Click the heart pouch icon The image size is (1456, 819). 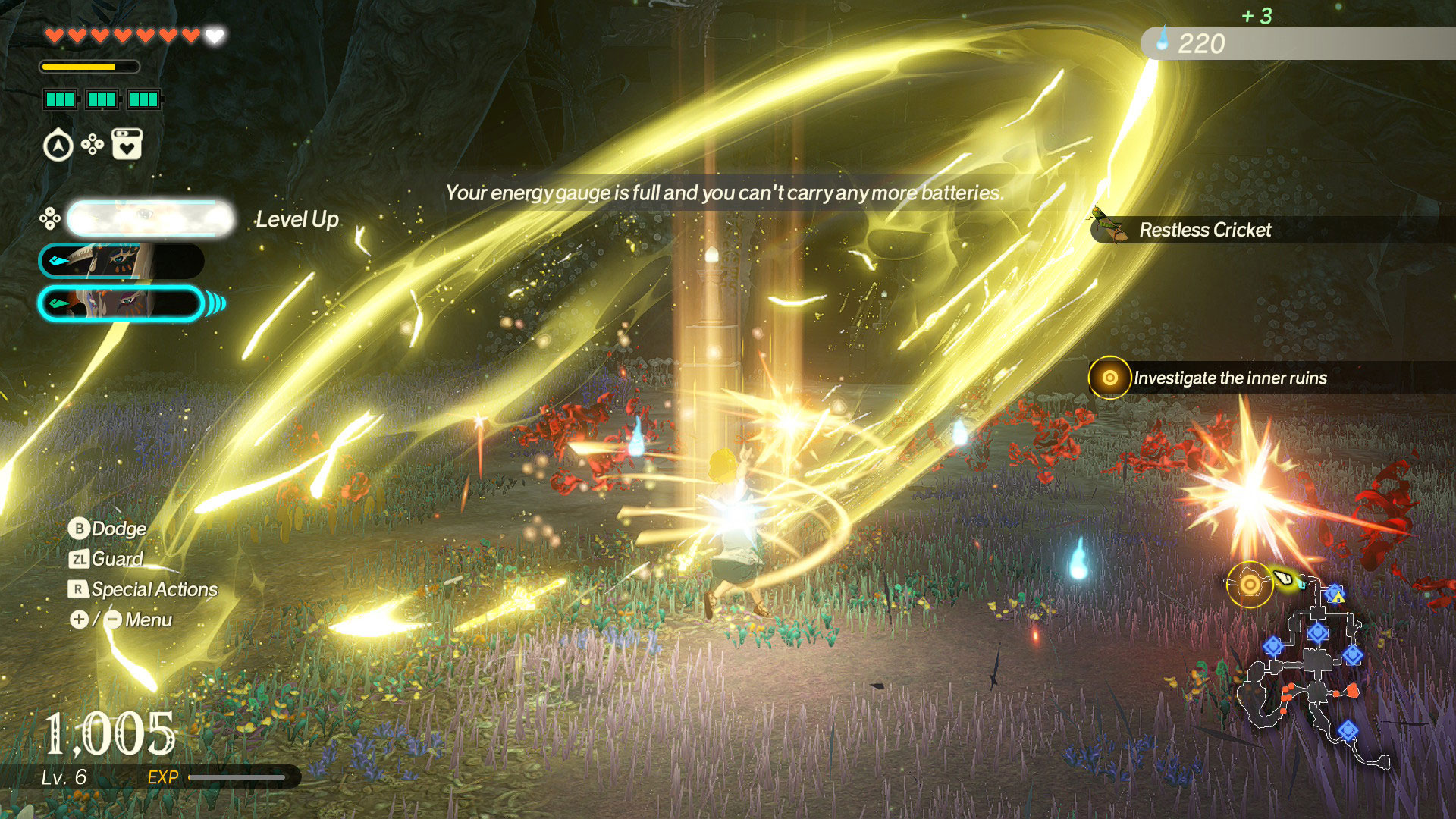[x=127, y=144]
